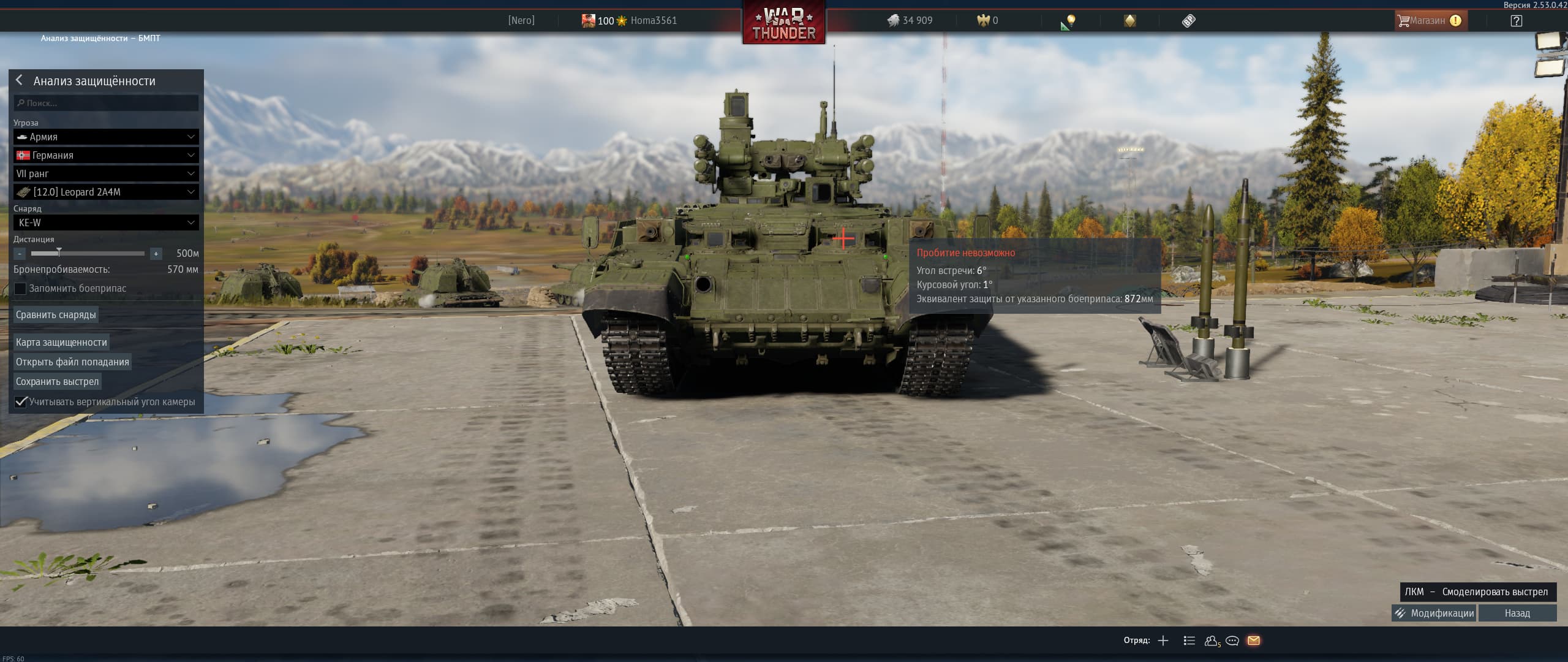Open the mail envelope icon

1254,641
